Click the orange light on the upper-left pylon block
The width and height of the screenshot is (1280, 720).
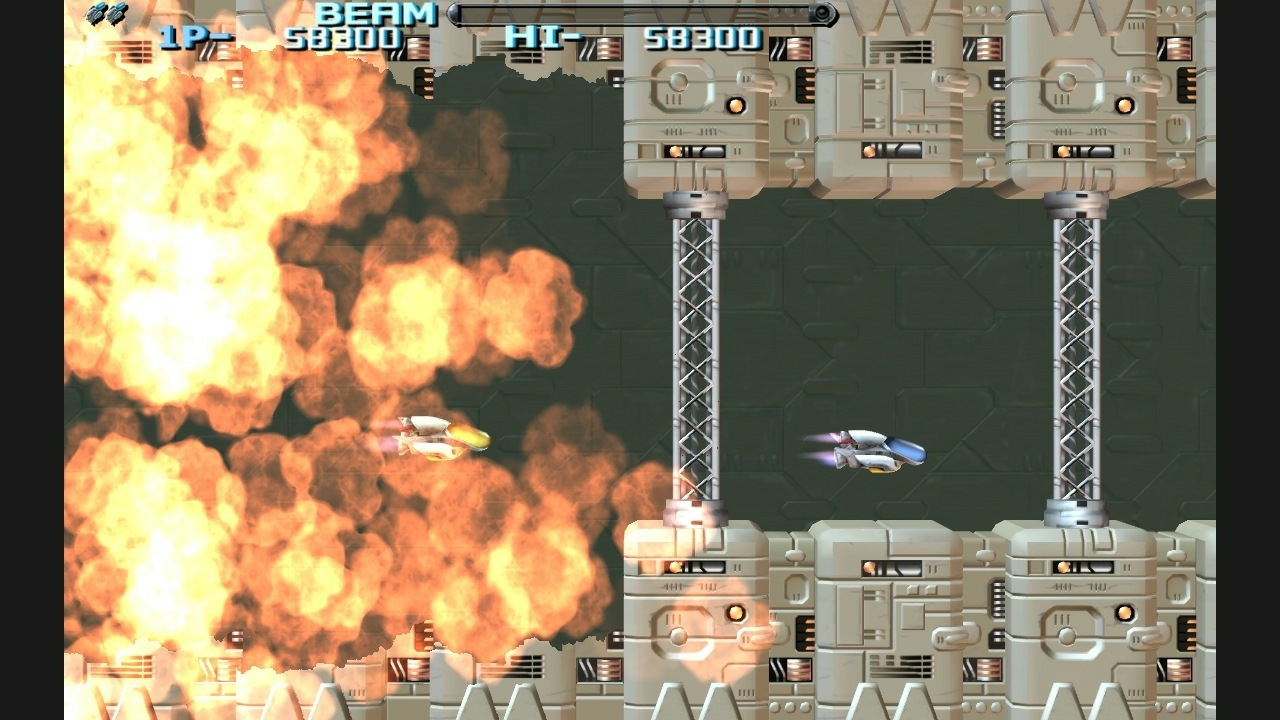point(738,104)
